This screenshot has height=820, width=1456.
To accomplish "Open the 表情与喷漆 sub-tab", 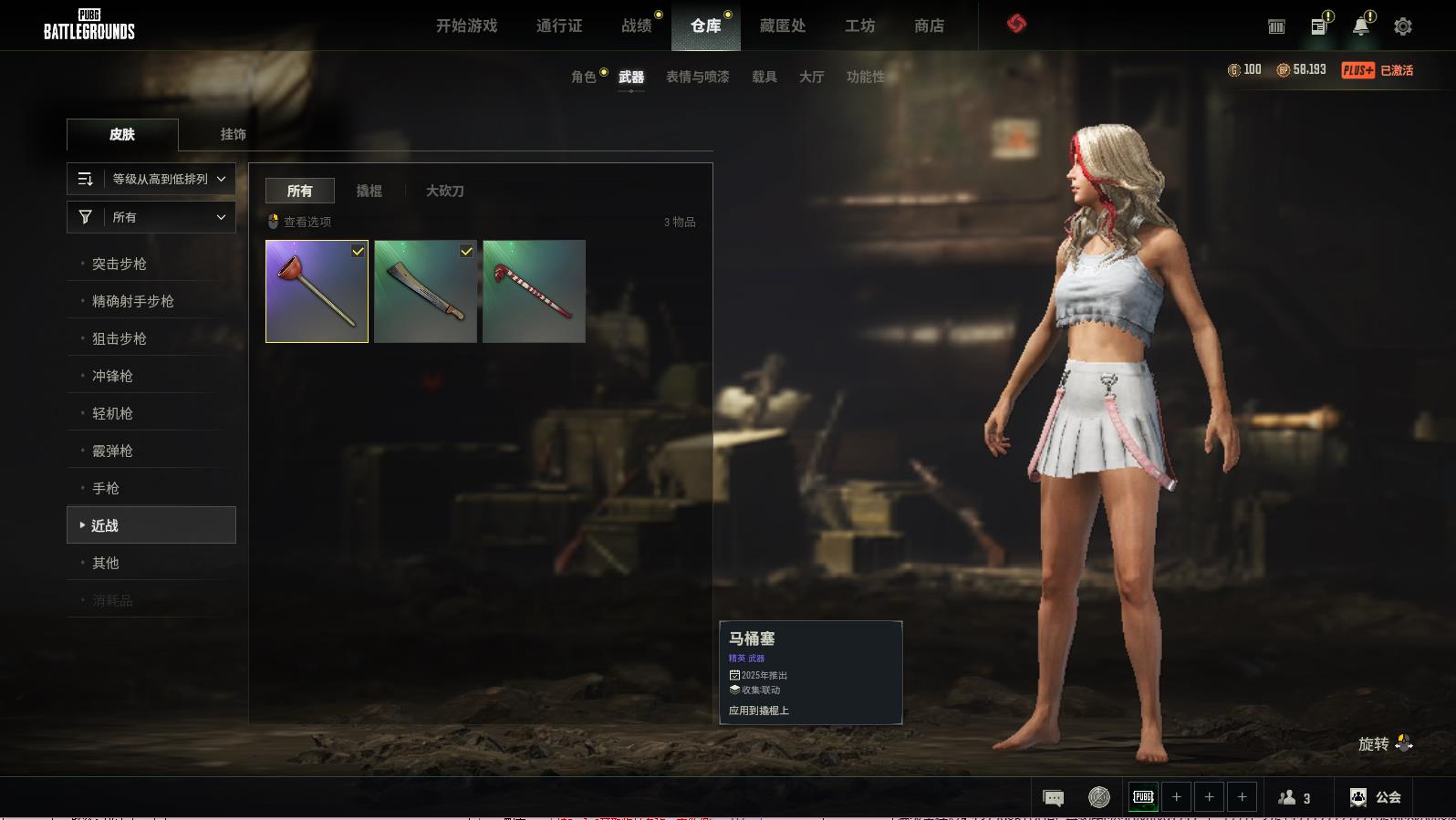I will point(697,77).
